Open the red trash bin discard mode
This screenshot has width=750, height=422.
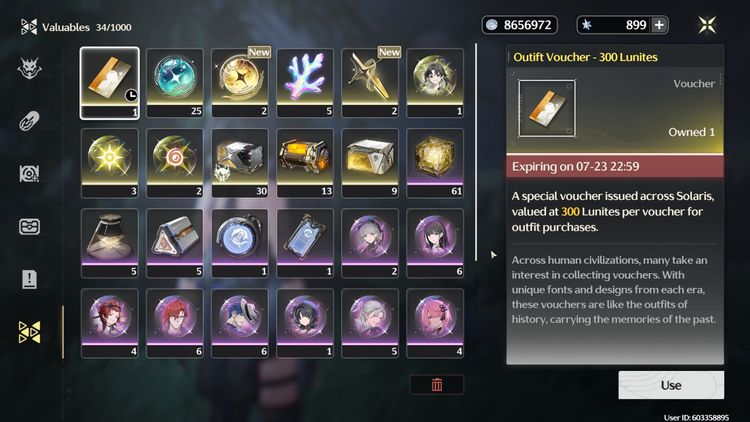click(x=437, y=384)
